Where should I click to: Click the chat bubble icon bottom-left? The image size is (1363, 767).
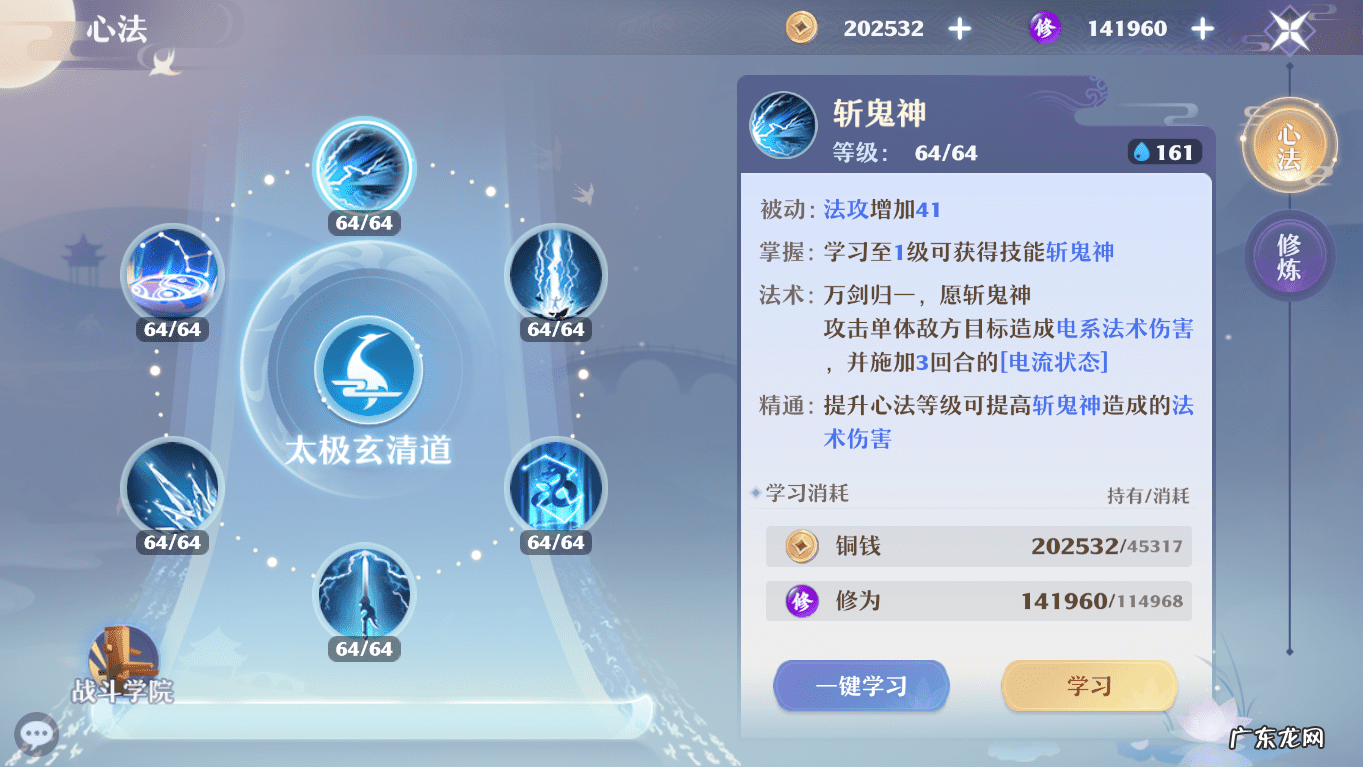click(36, 735)
